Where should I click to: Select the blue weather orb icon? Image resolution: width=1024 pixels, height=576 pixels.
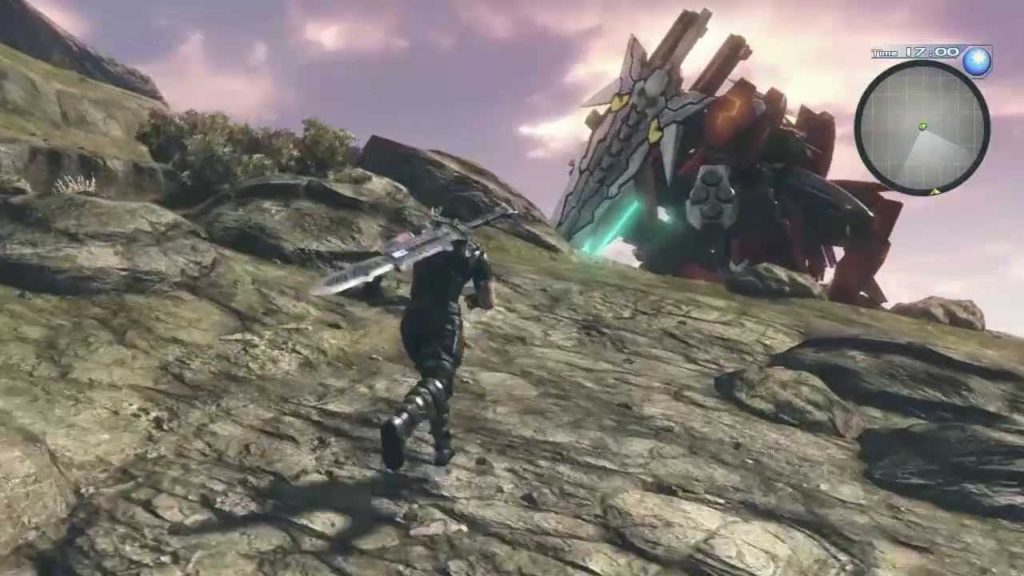click(976, 62)
